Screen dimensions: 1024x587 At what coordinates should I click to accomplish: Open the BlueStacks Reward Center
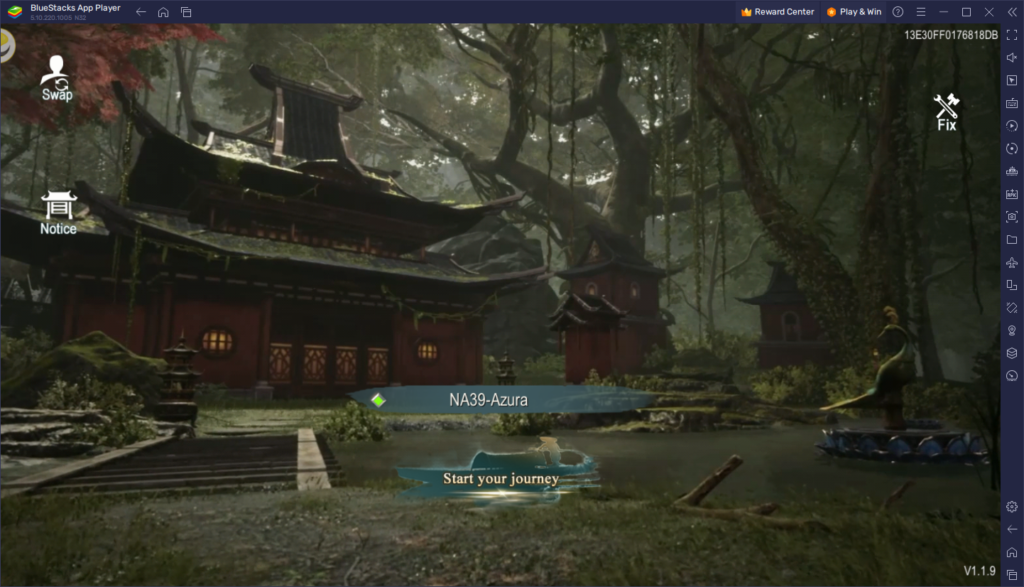click(x=778, y=12)
